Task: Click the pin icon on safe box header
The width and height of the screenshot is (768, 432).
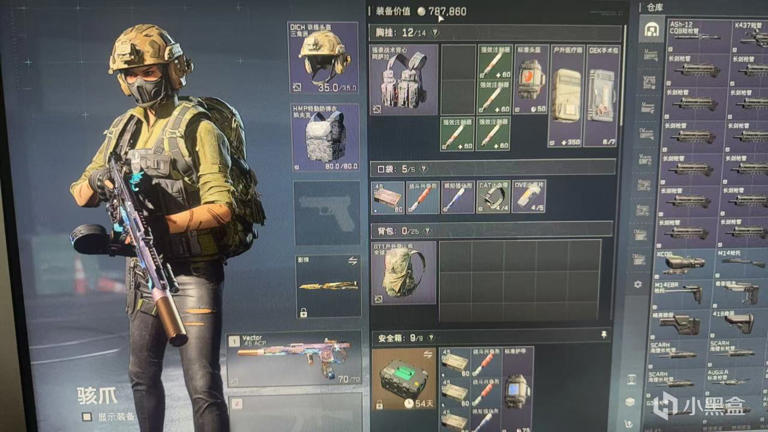Action: 604,336
